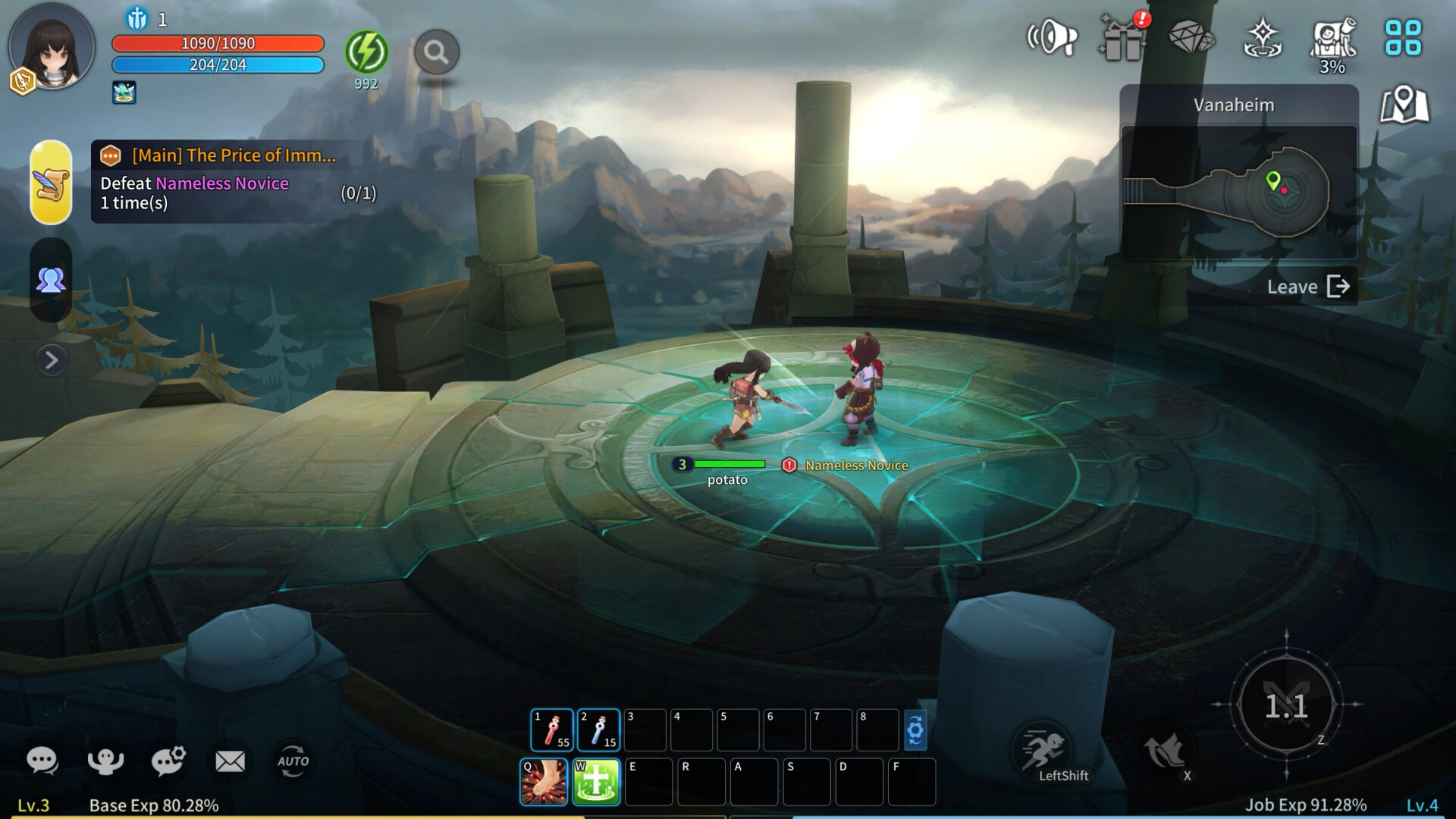The height and width of the screenshot is (819, 1456).
Task: Expand the left sidebar chevron arrow
Action: coord(51,362)
